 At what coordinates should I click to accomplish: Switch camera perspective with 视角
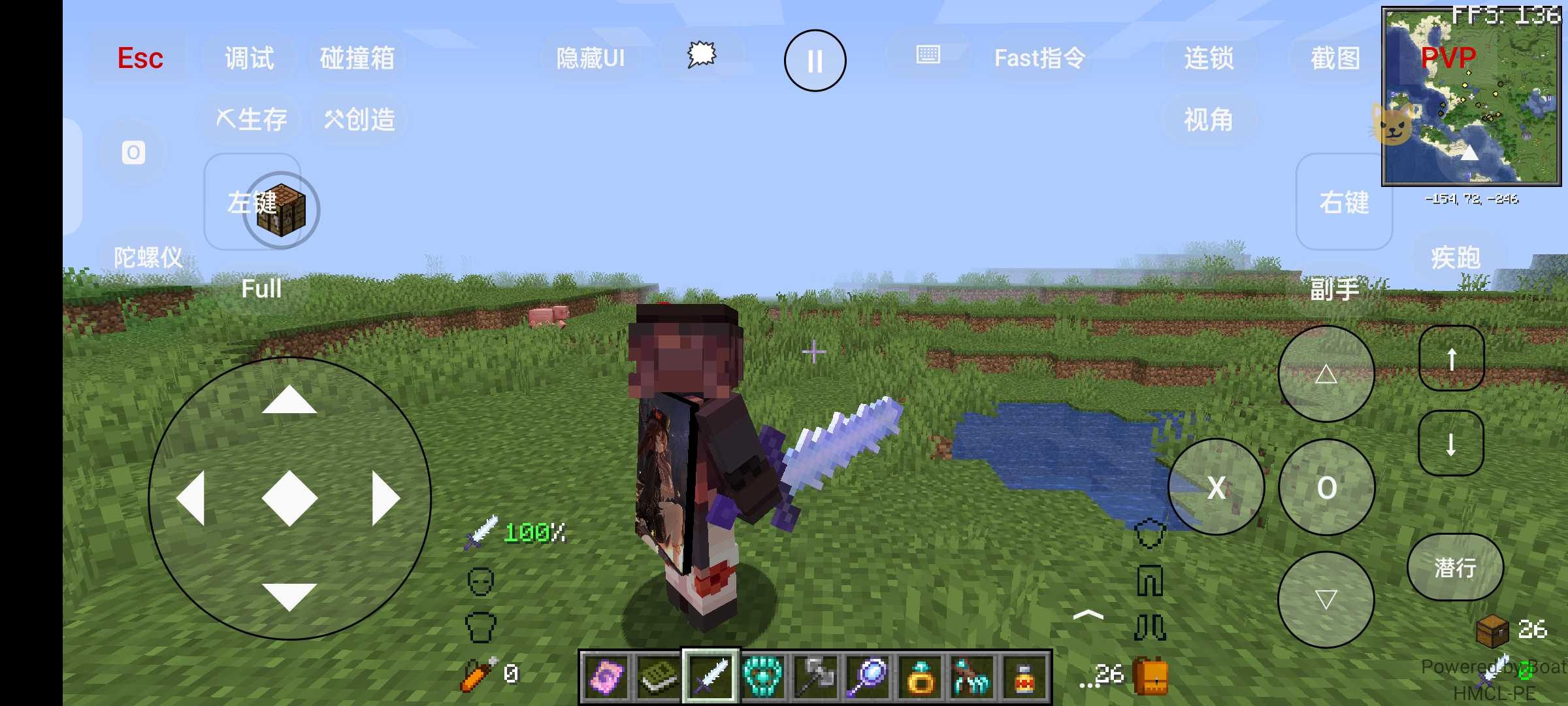click(1209, 120)
